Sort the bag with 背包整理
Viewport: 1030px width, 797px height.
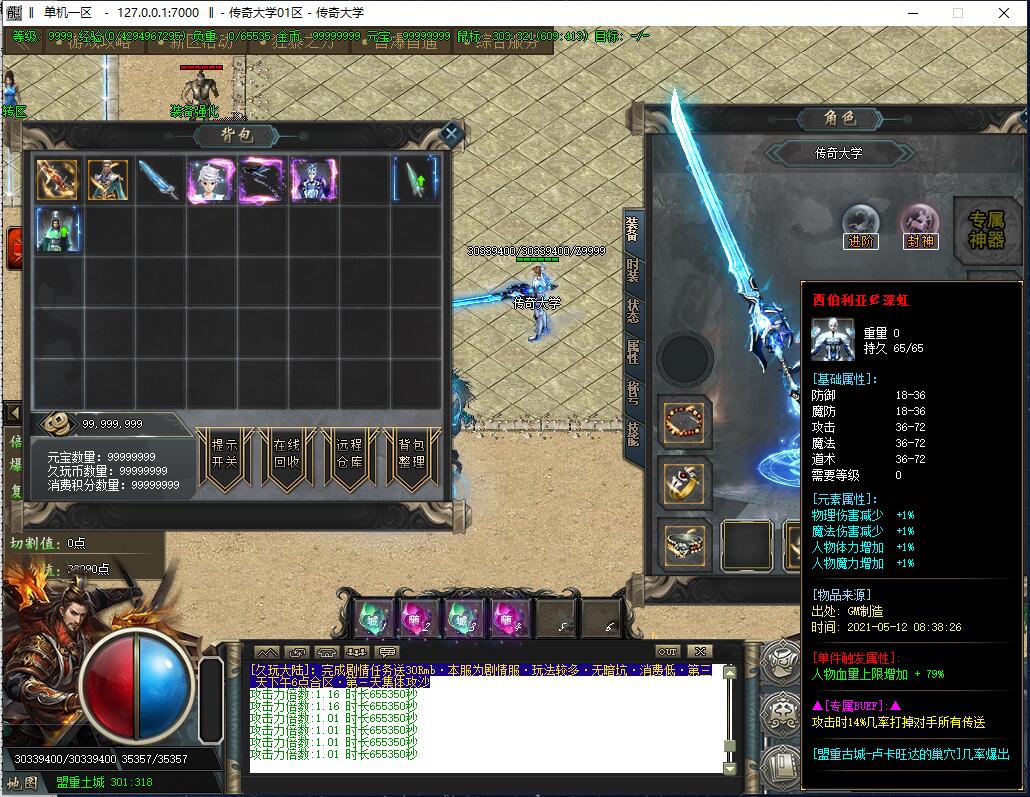click(411, 457)
